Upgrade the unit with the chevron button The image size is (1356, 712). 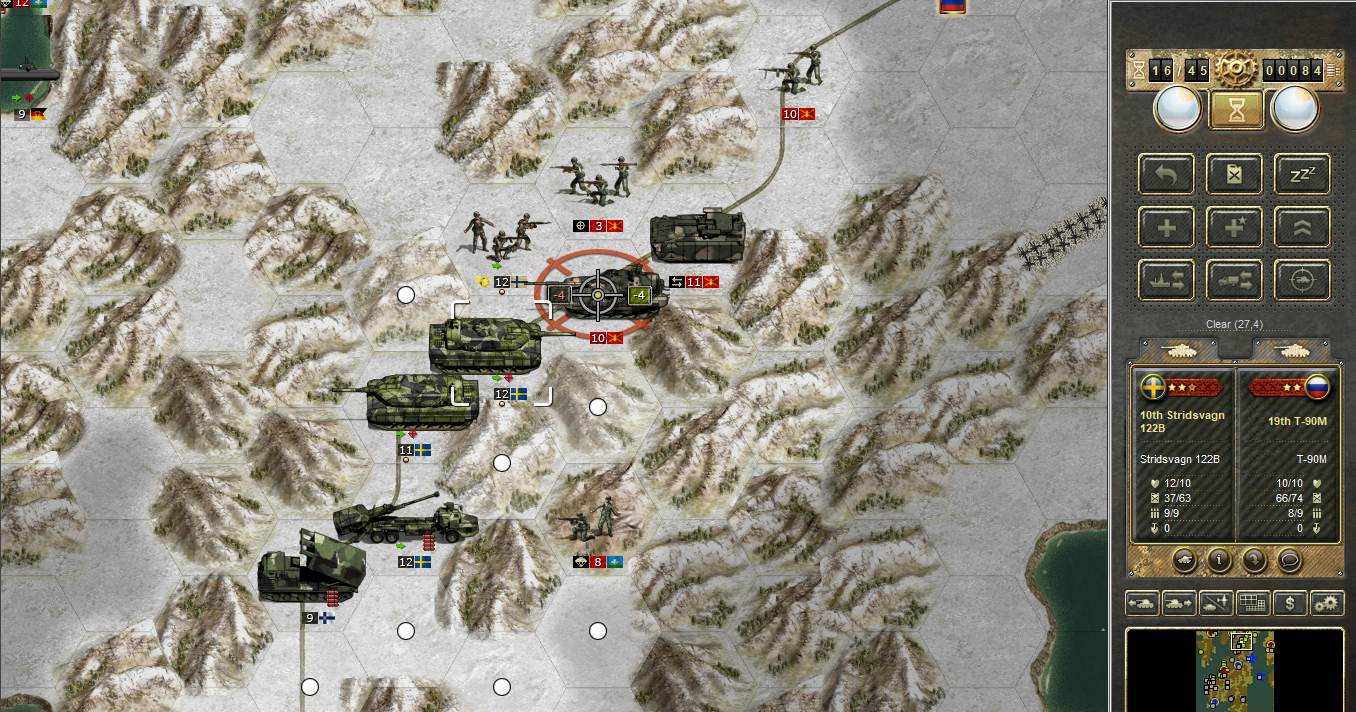coord(1302,227)
